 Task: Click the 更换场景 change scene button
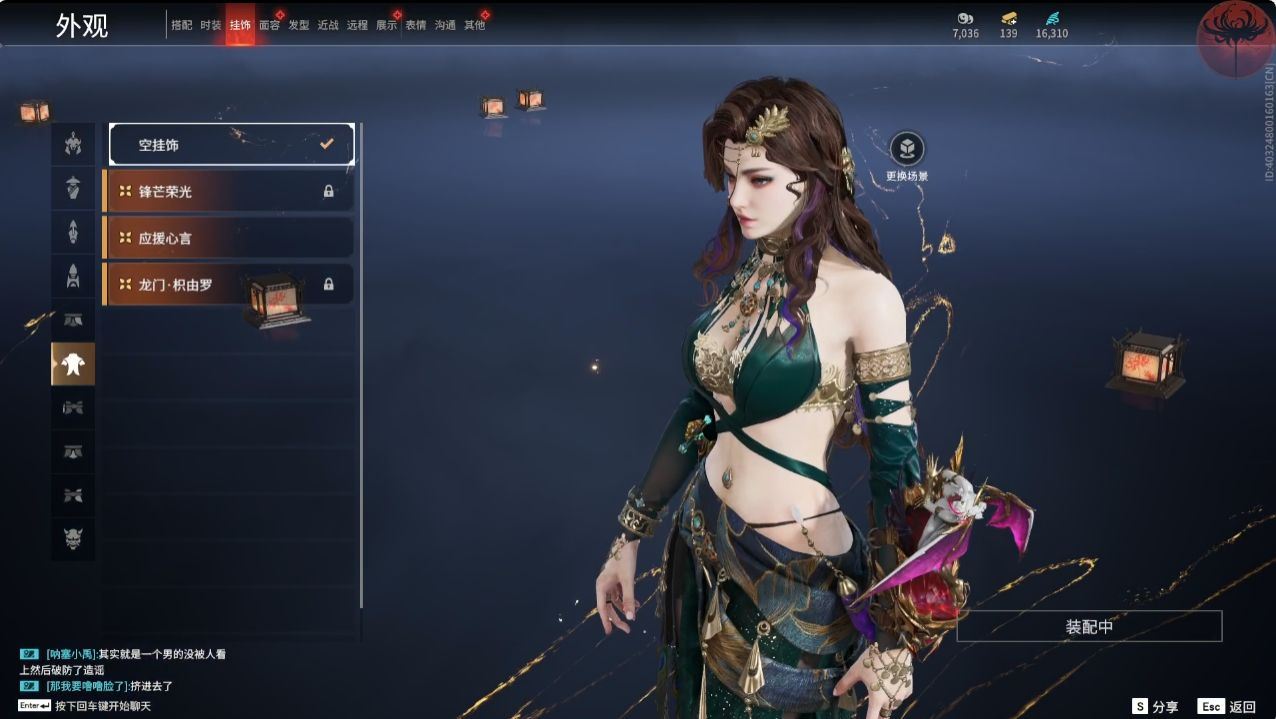[x=907, y=150]
